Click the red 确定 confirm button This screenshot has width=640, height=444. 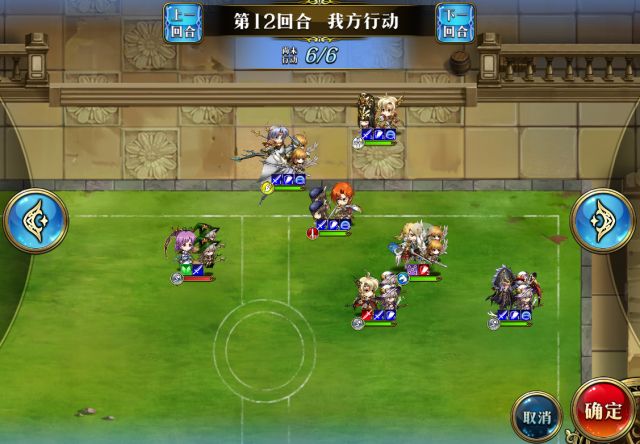pos(606,412)
